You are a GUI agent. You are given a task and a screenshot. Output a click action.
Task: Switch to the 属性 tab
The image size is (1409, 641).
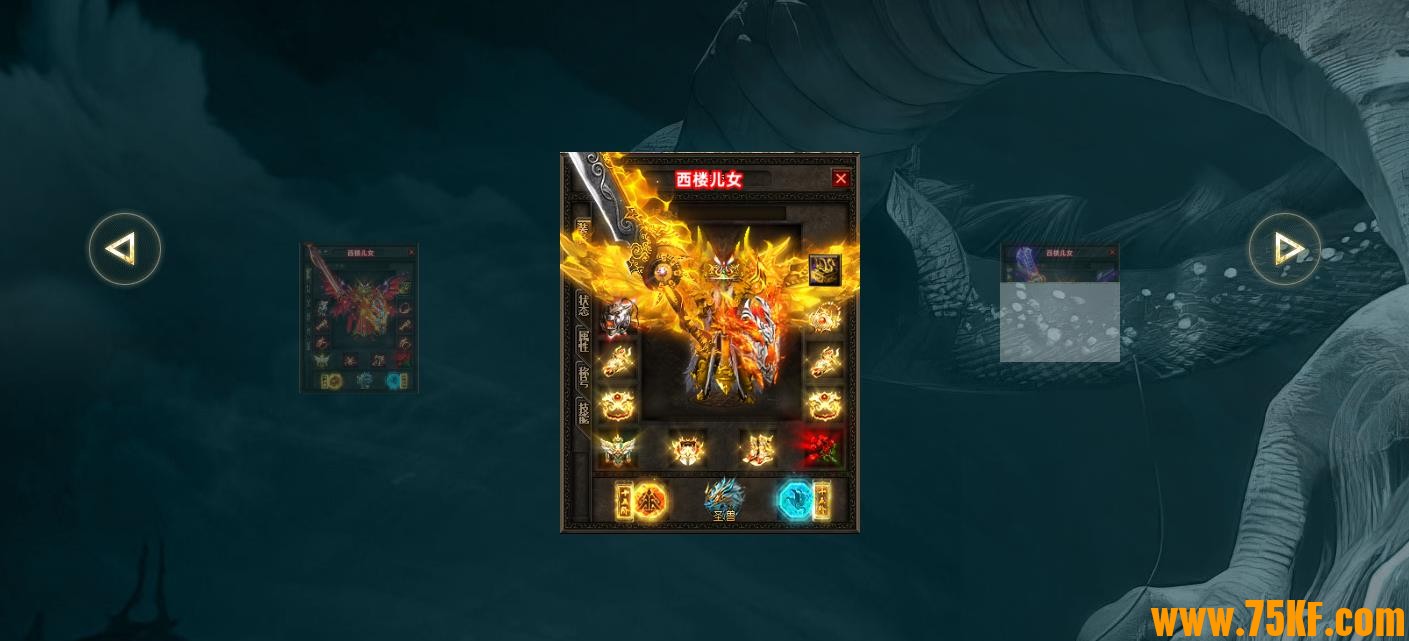(x=583, y=342)
